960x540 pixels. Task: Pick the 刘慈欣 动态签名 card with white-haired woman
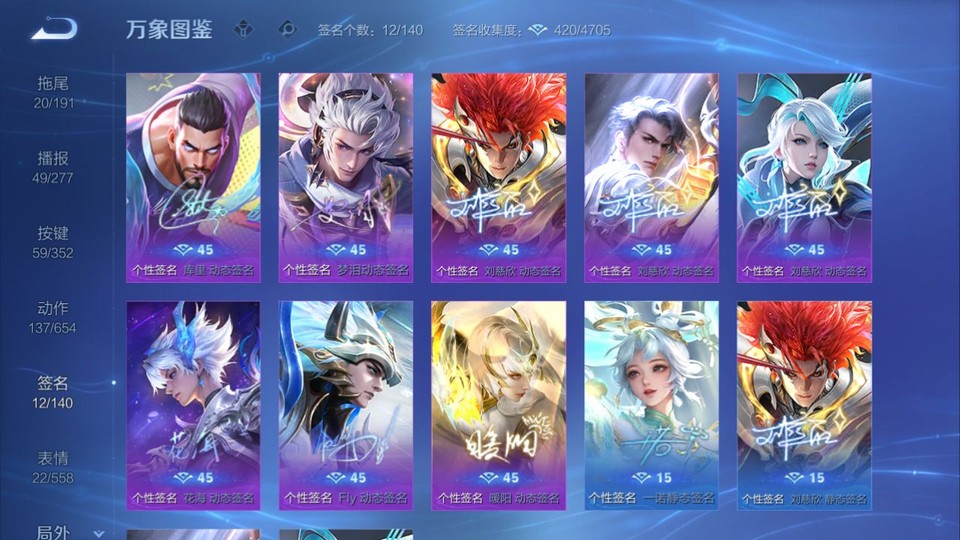click(805, 177)
